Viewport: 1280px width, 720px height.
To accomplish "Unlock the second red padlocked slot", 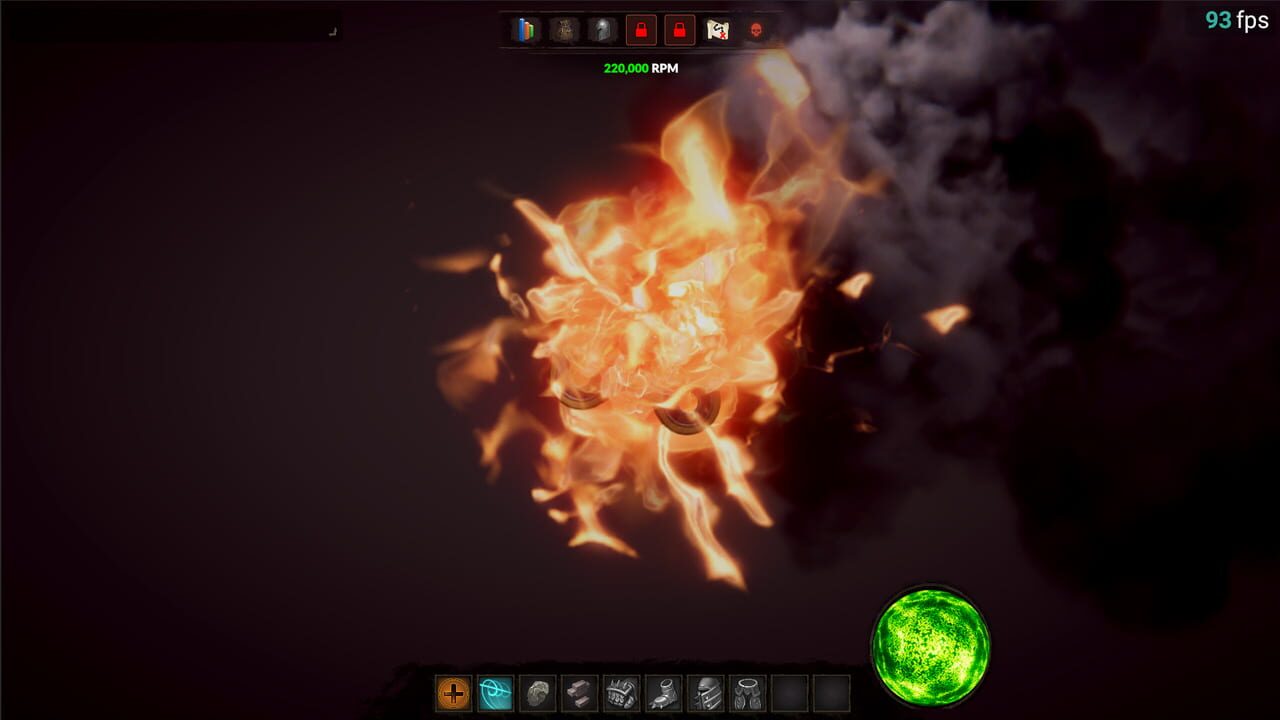I will click(678, 31).
